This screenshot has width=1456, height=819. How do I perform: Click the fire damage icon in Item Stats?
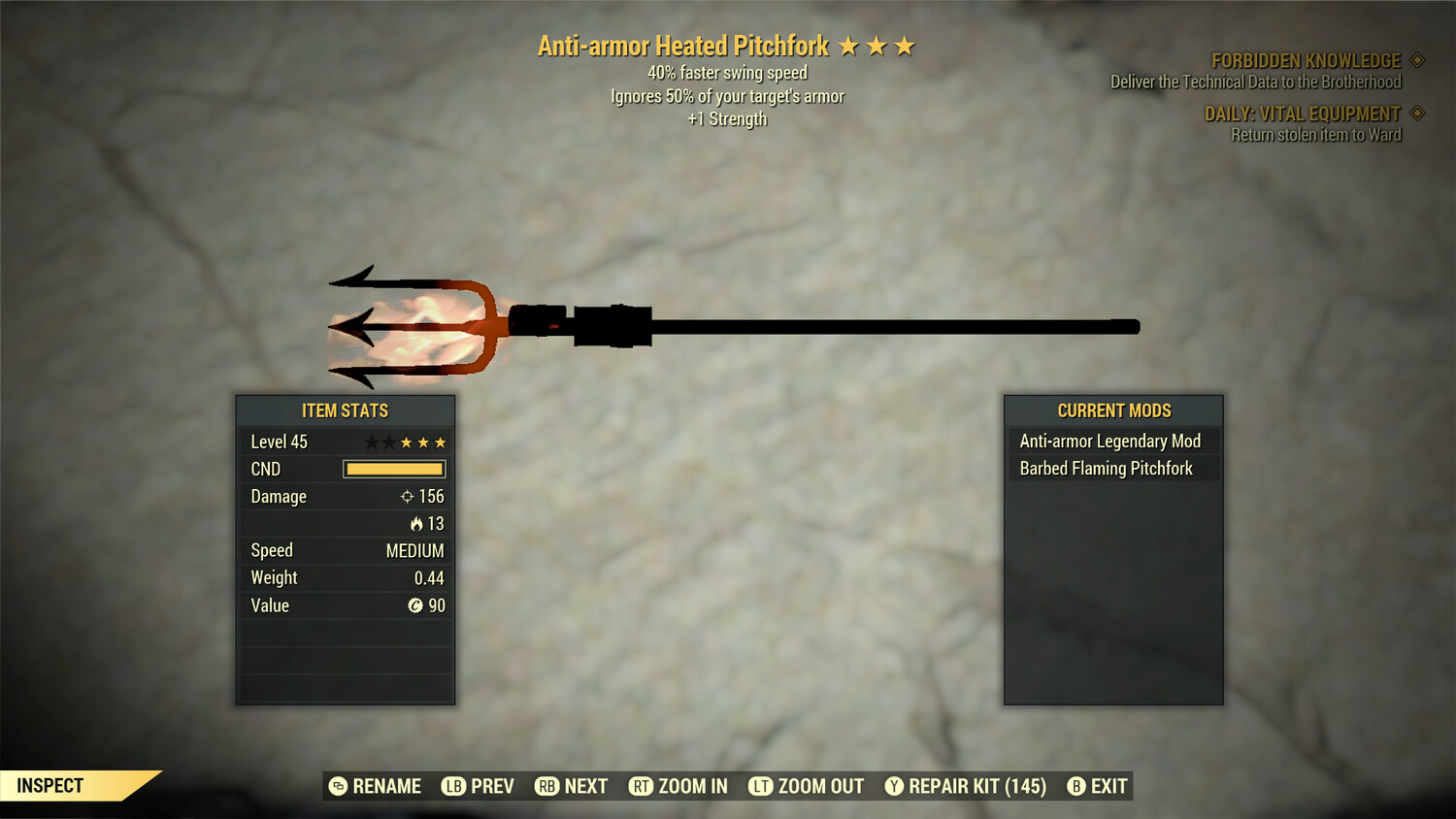pos(418,523)
